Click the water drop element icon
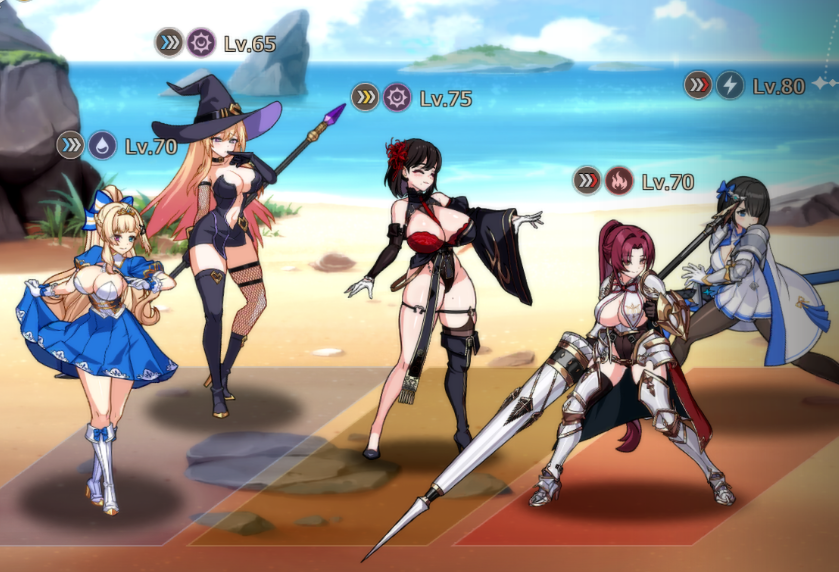839x572 pixels. 103,146
